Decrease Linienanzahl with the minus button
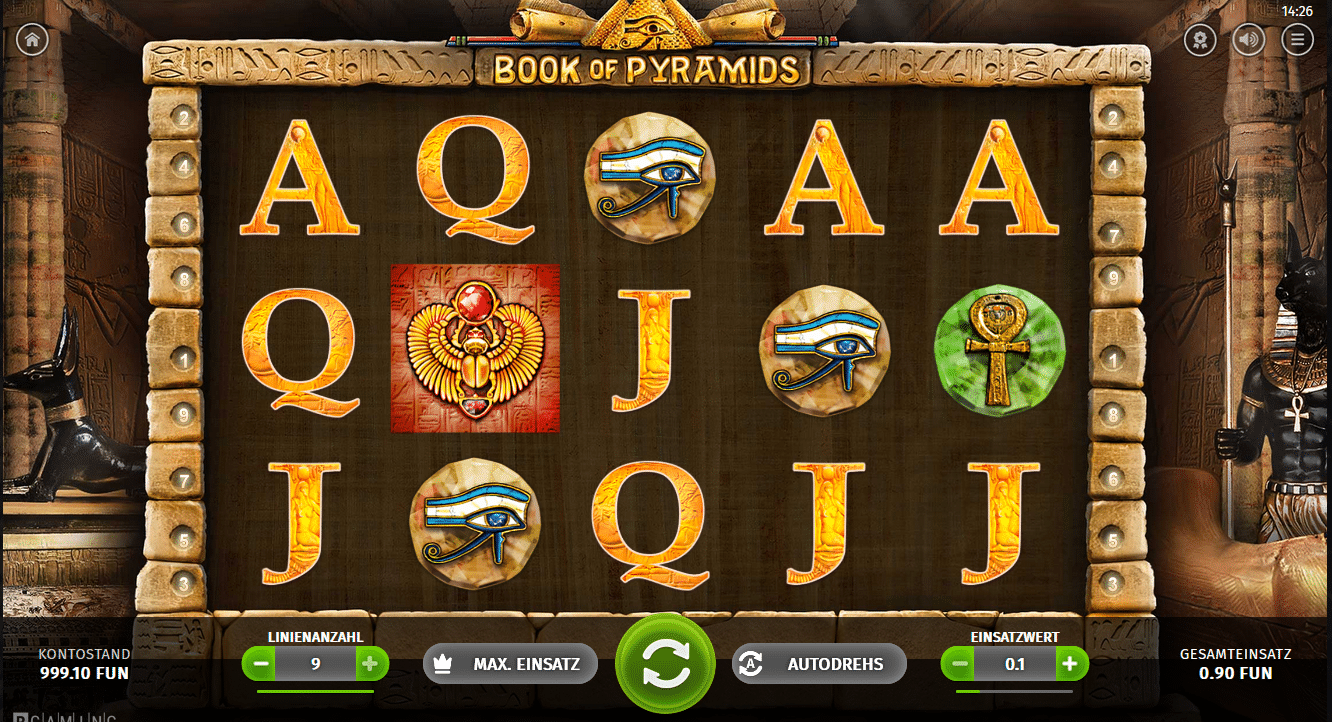 262,662
